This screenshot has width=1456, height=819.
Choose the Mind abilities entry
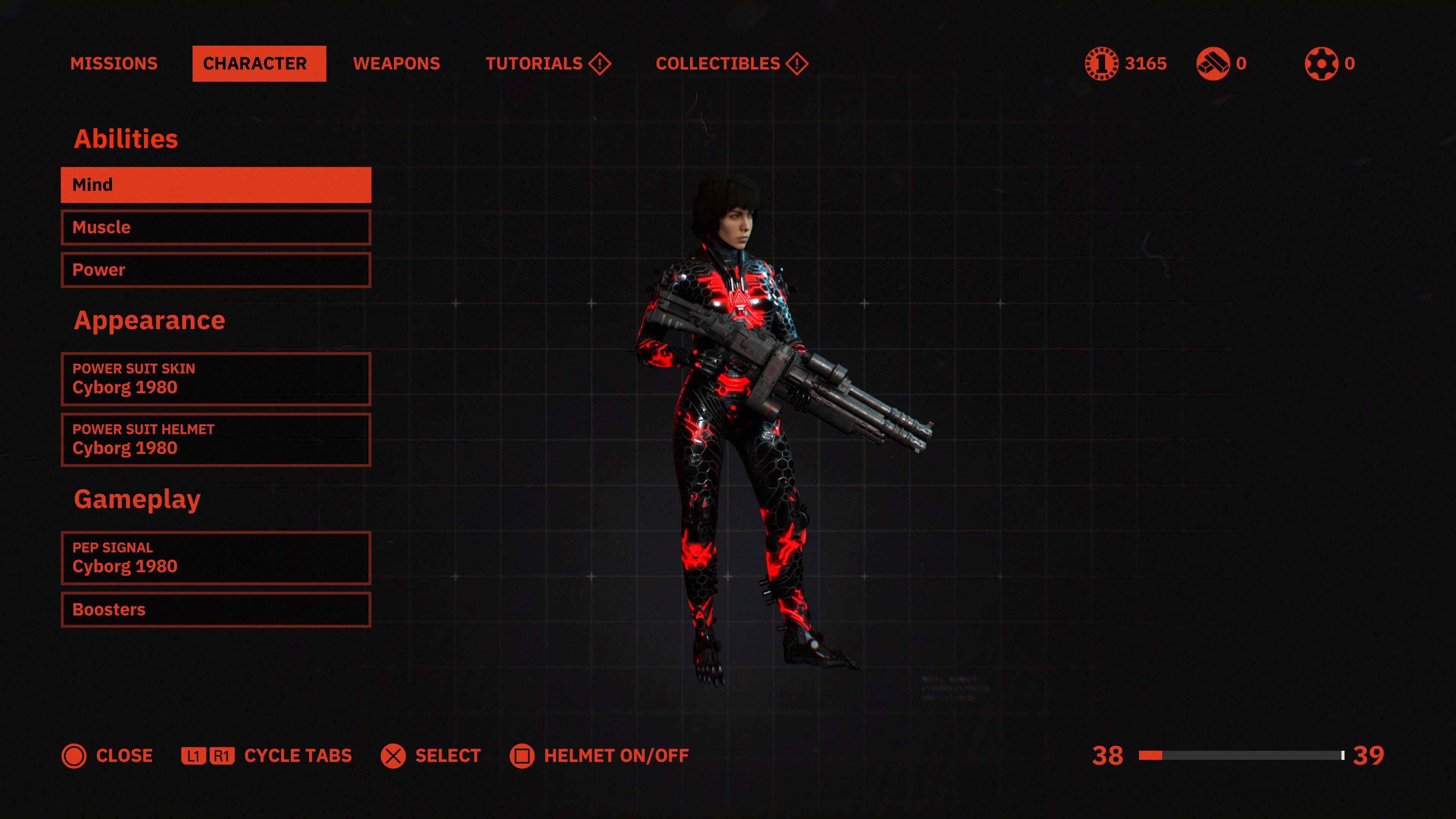[x=216, y=185]
